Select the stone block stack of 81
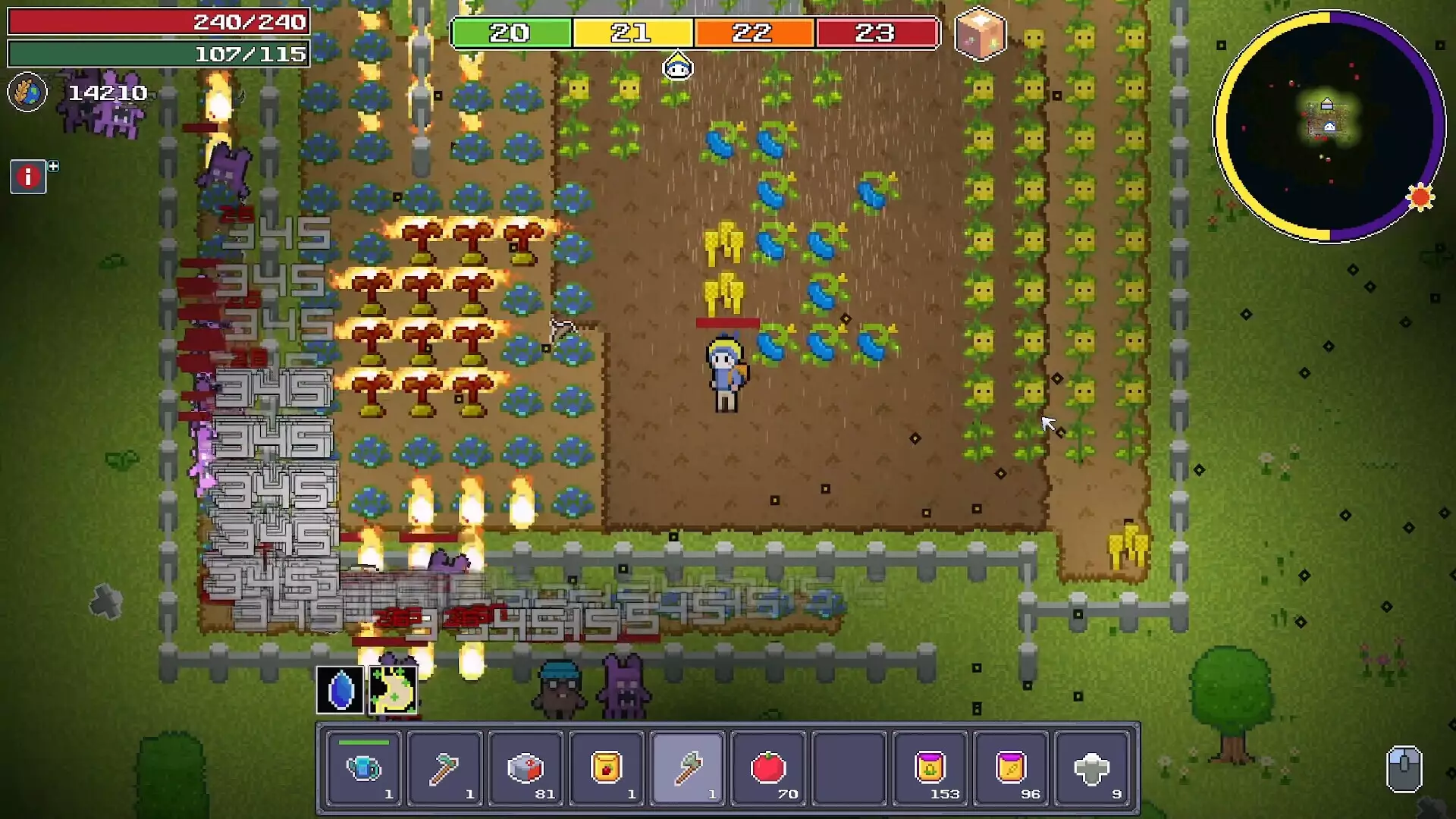 [526, 768]
